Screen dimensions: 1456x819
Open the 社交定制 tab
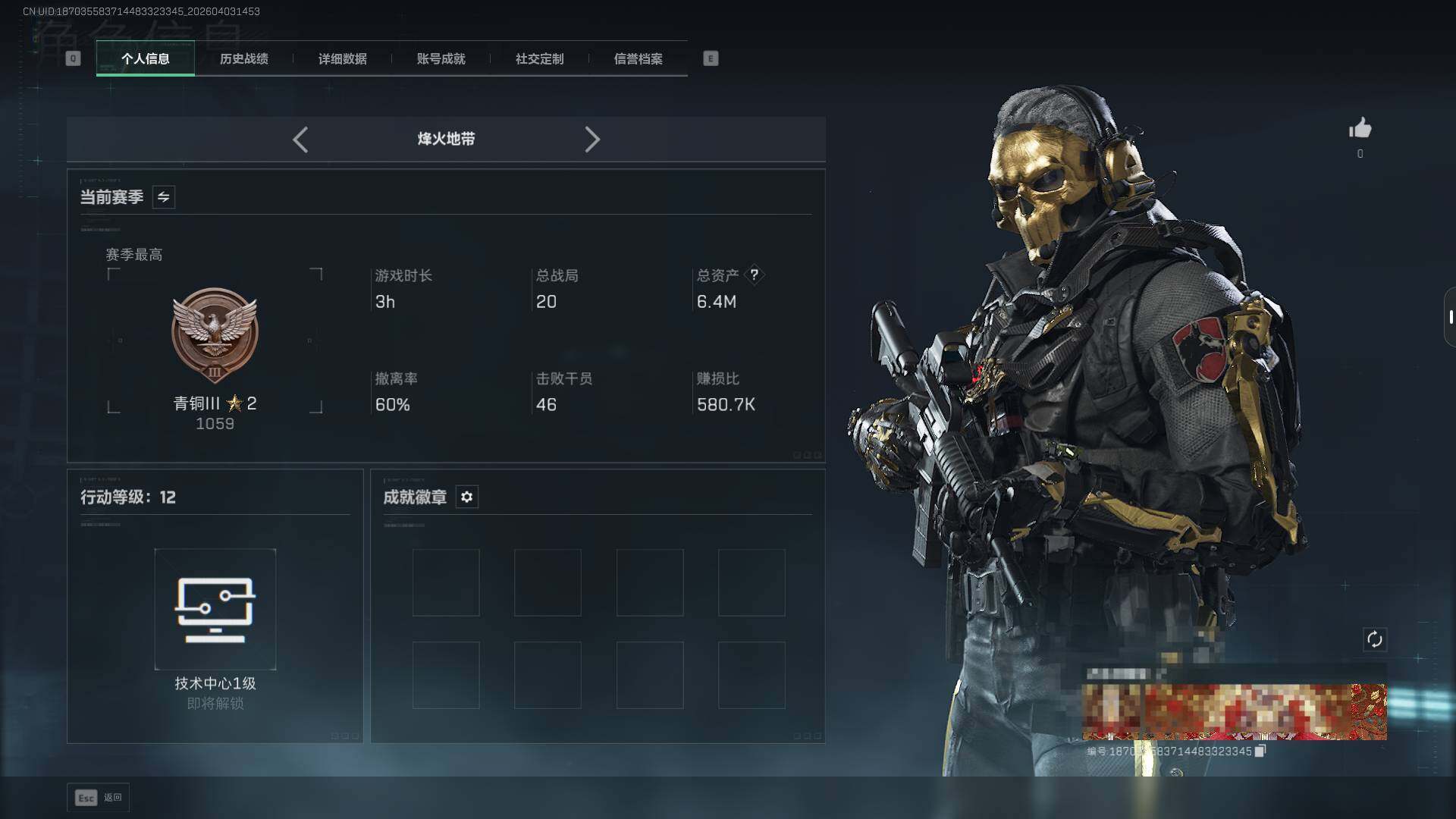click(539, 59)
